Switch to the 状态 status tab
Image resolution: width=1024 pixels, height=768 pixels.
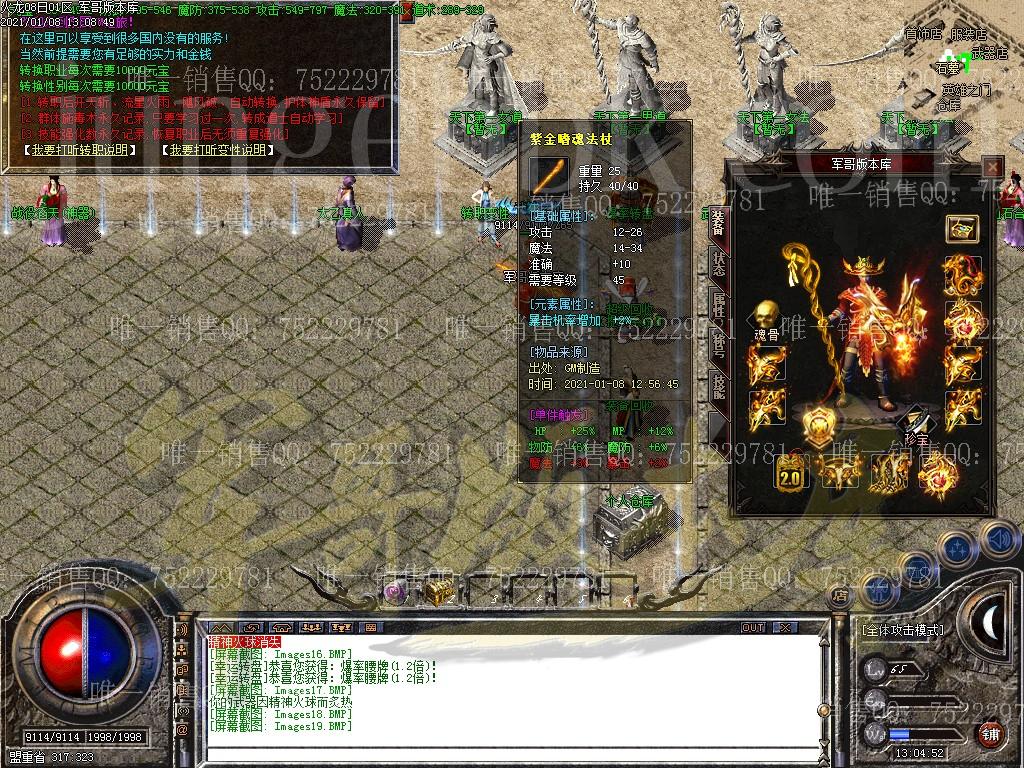718,263
